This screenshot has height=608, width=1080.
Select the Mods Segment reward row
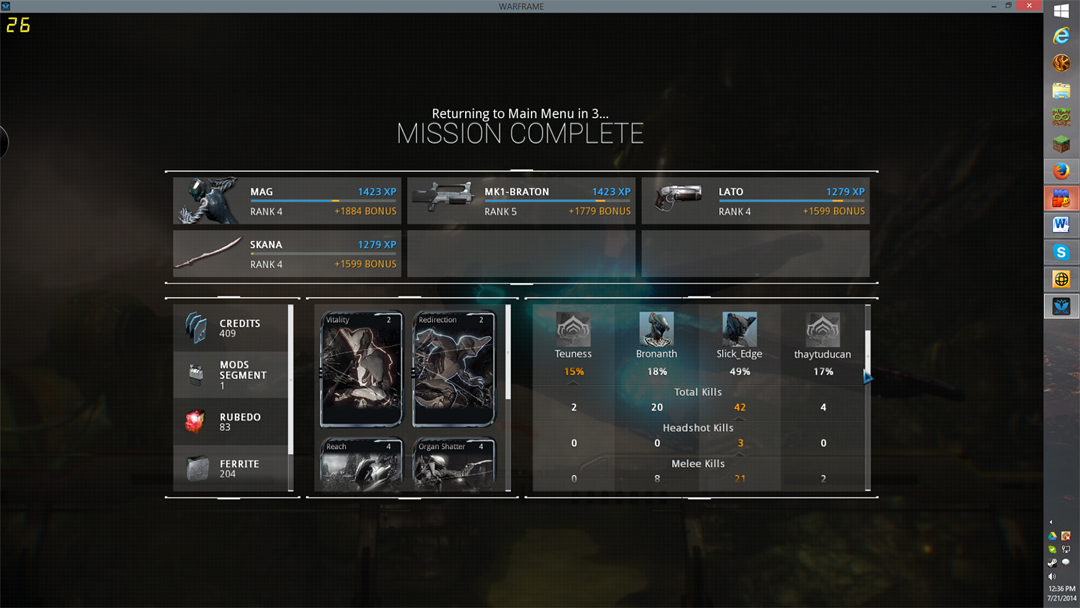click(231, 375)
